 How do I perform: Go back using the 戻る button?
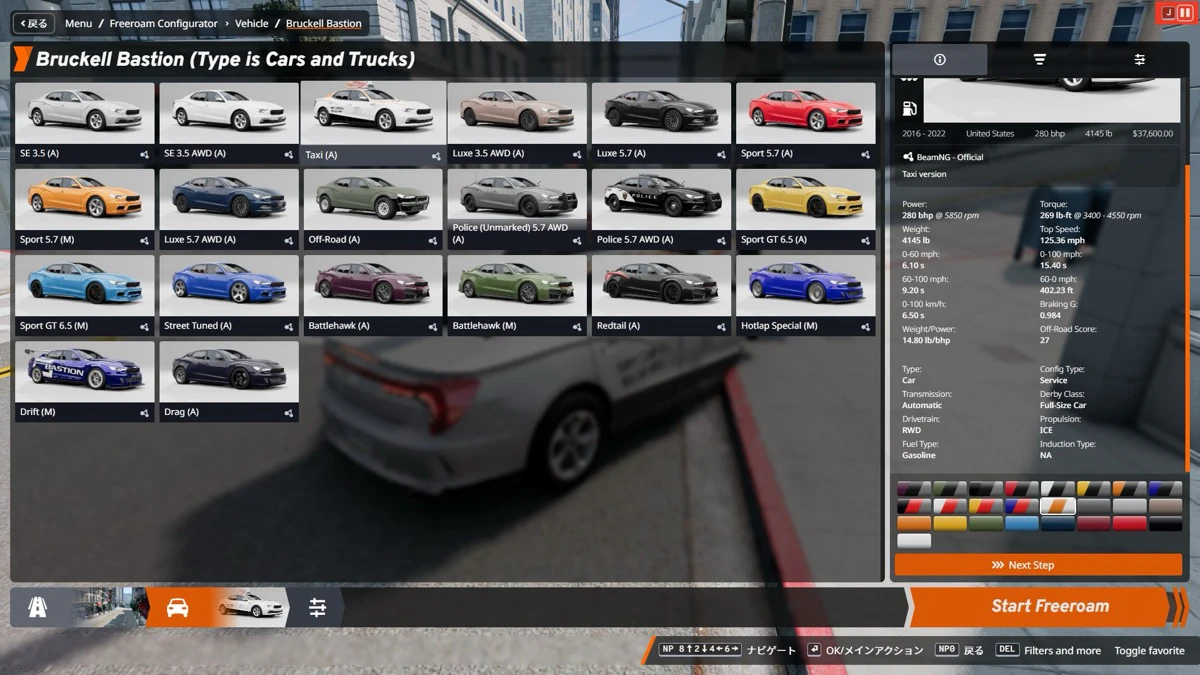click(x=32, y=23)
